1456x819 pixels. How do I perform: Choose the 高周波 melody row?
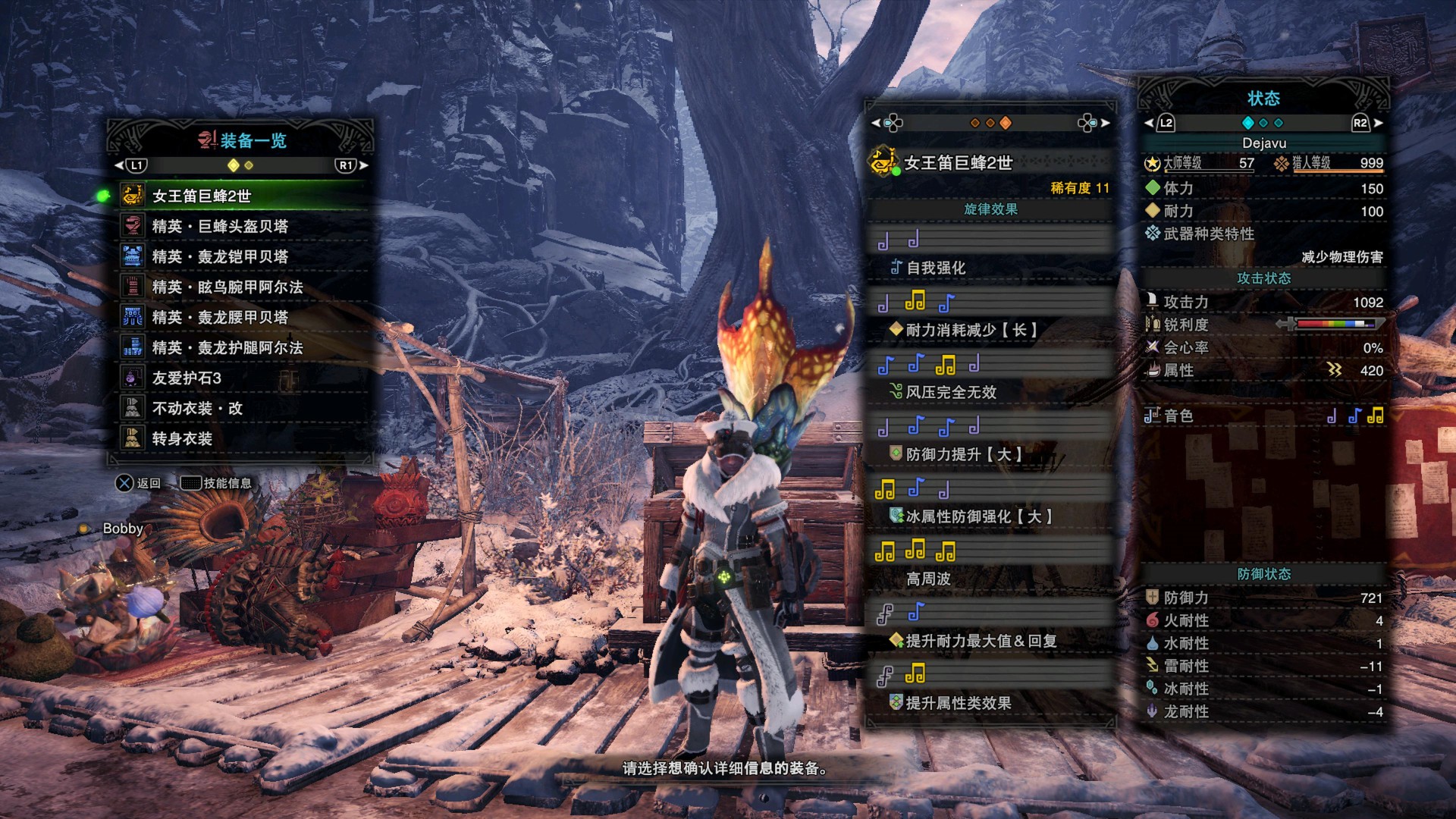928,579
